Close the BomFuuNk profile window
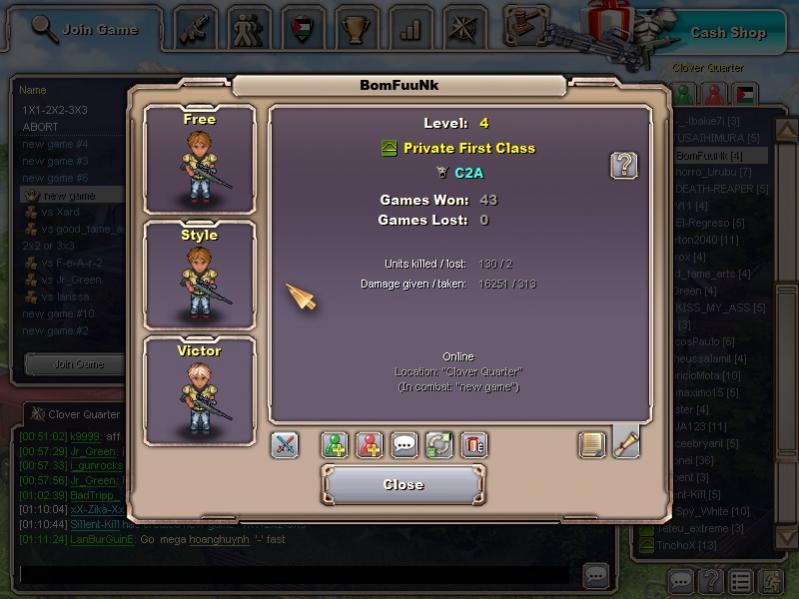Viewport: 799px width, 599px height. pos(403,485)
